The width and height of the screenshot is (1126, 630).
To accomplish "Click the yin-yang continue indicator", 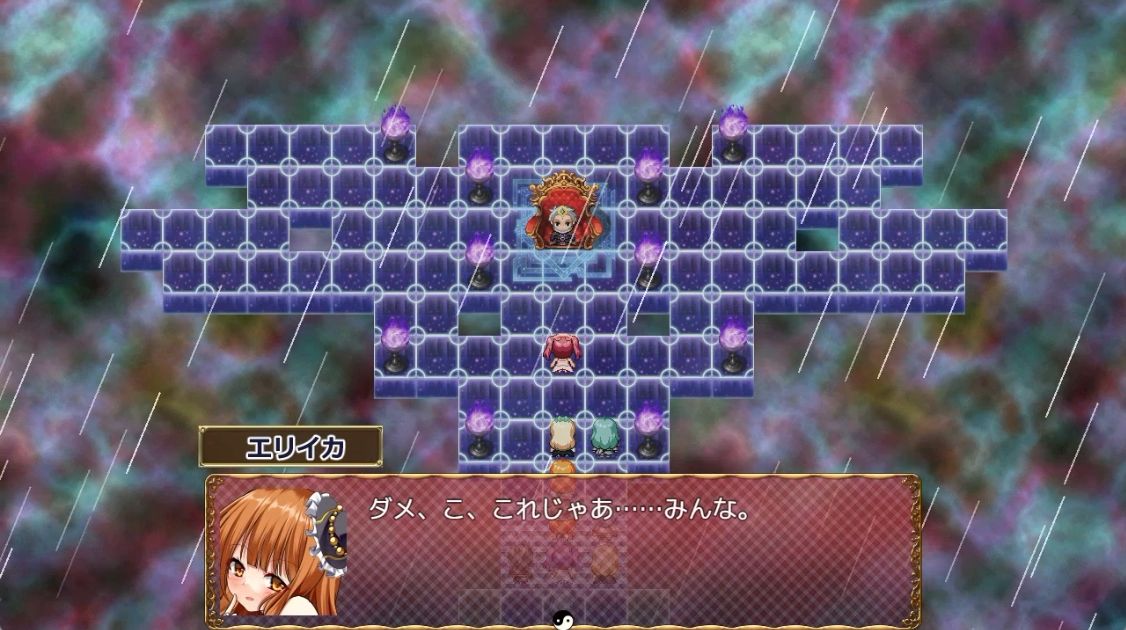I will pyautogui.click(x=562, y=620).
